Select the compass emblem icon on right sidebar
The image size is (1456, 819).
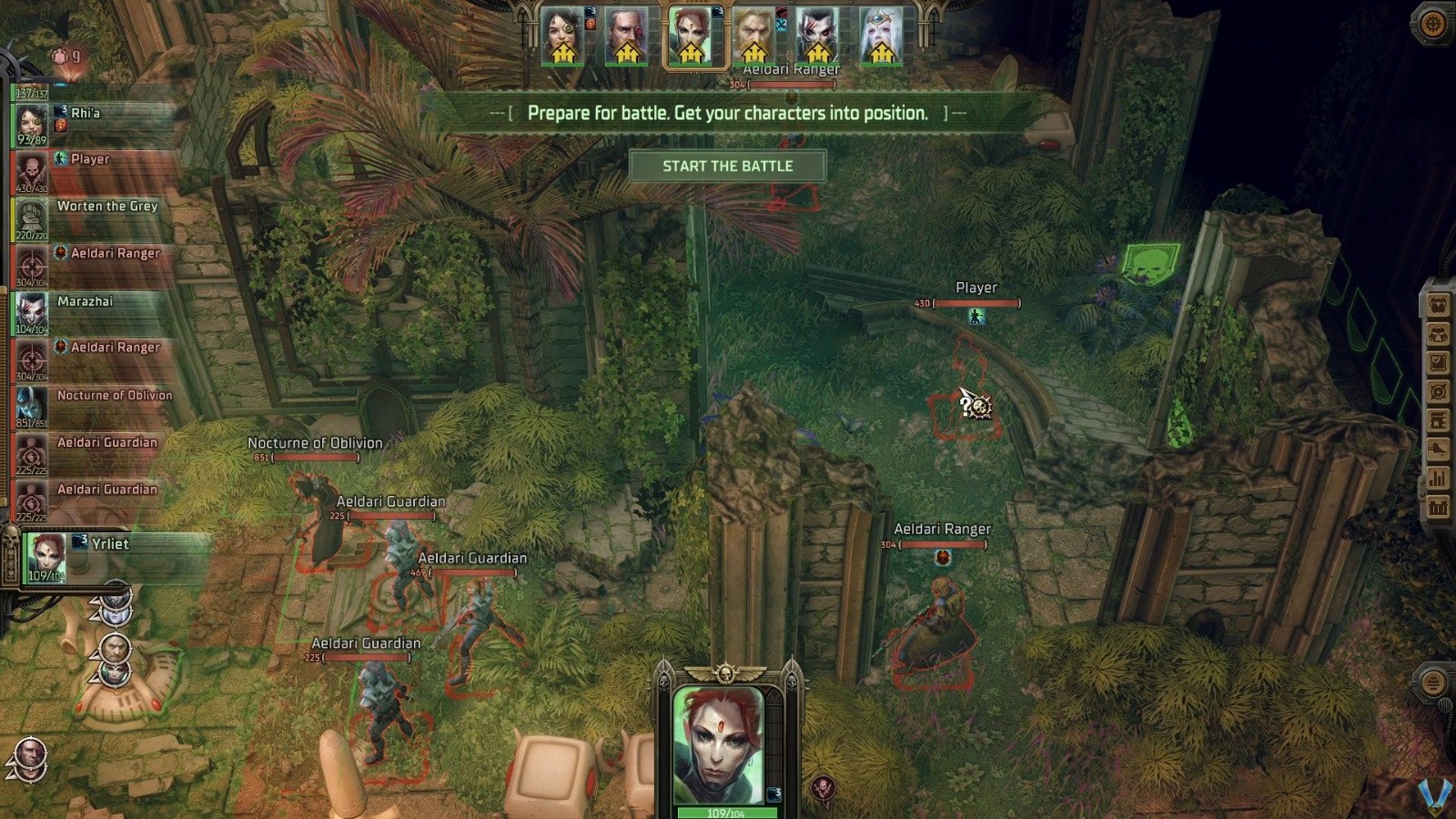tap(1438, 390)
